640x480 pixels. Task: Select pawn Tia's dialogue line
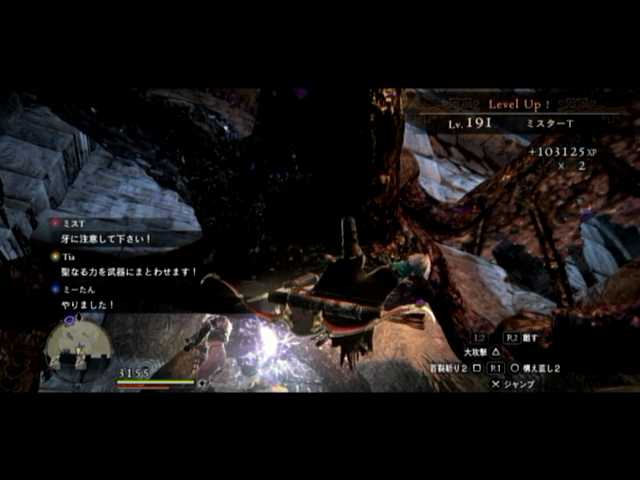(x=130, y=271)
